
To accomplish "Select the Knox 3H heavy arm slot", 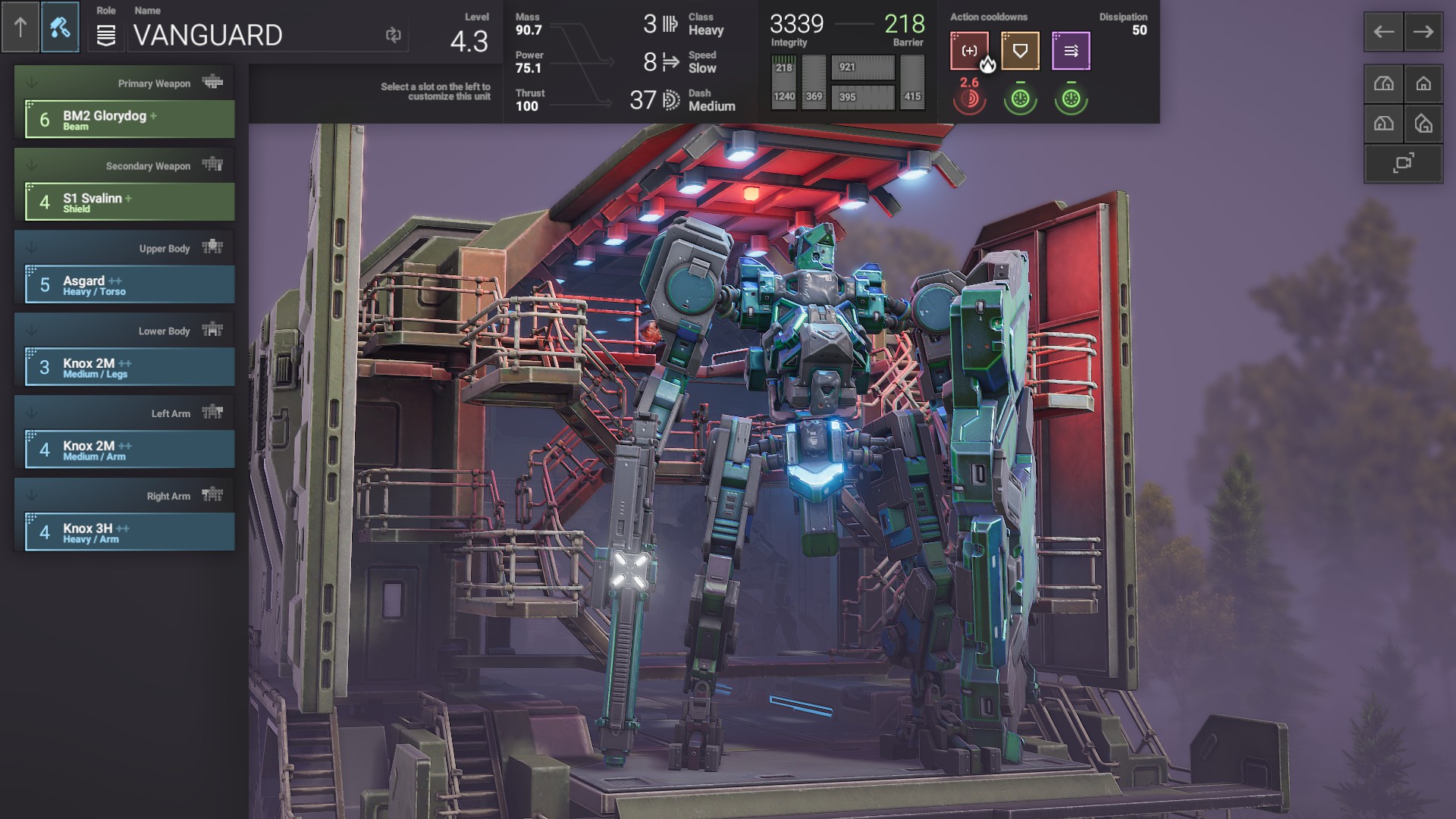I will coord(130,533).
